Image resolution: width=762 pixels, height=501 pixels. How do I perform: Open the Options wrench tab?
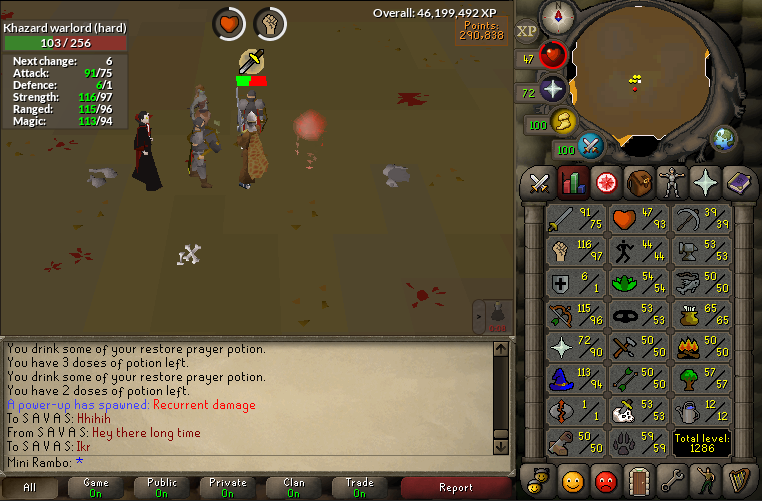[x=672, y=479]
